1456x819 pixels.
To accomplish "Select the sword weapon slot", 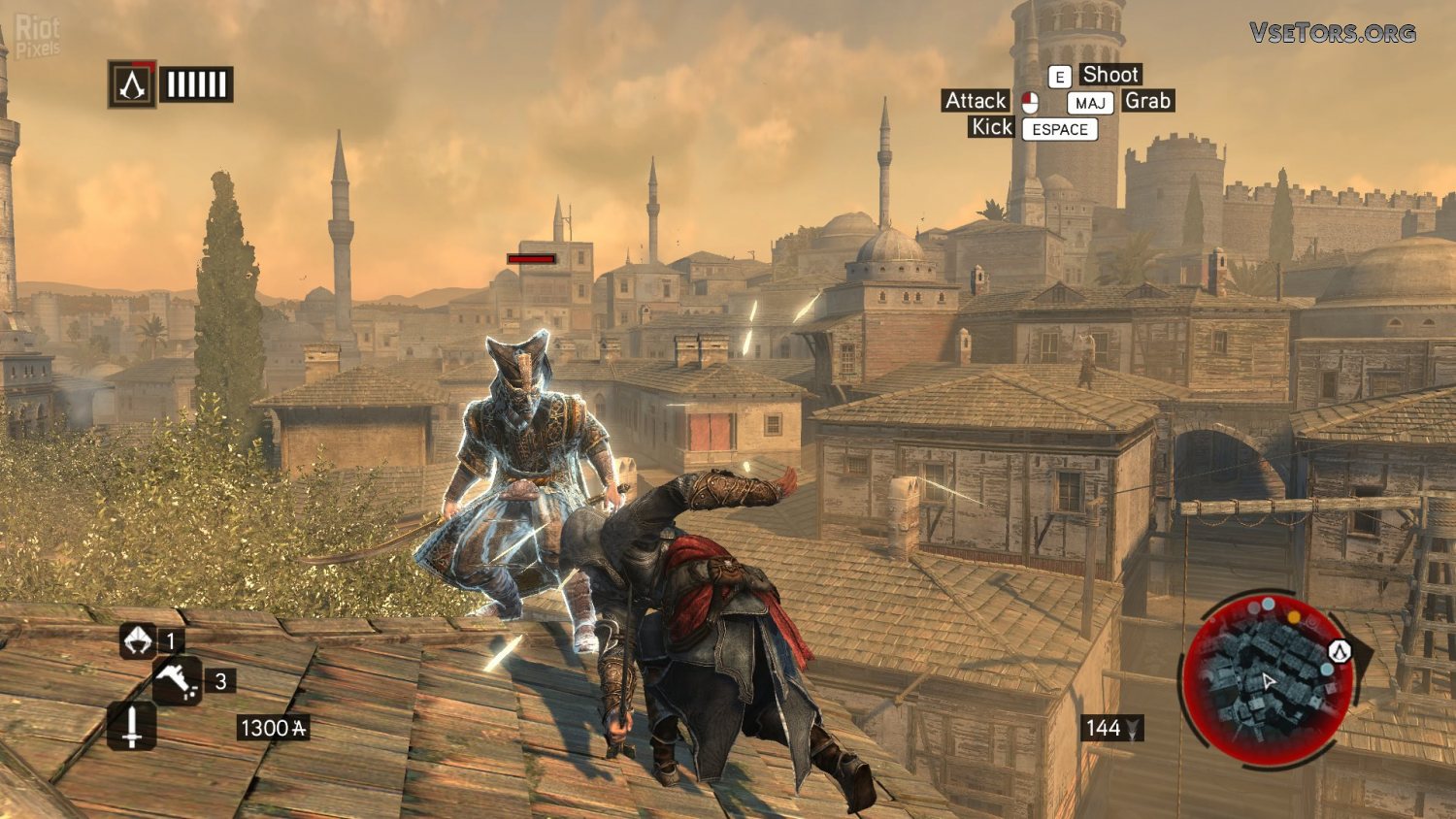I will [x=131, y=726].
